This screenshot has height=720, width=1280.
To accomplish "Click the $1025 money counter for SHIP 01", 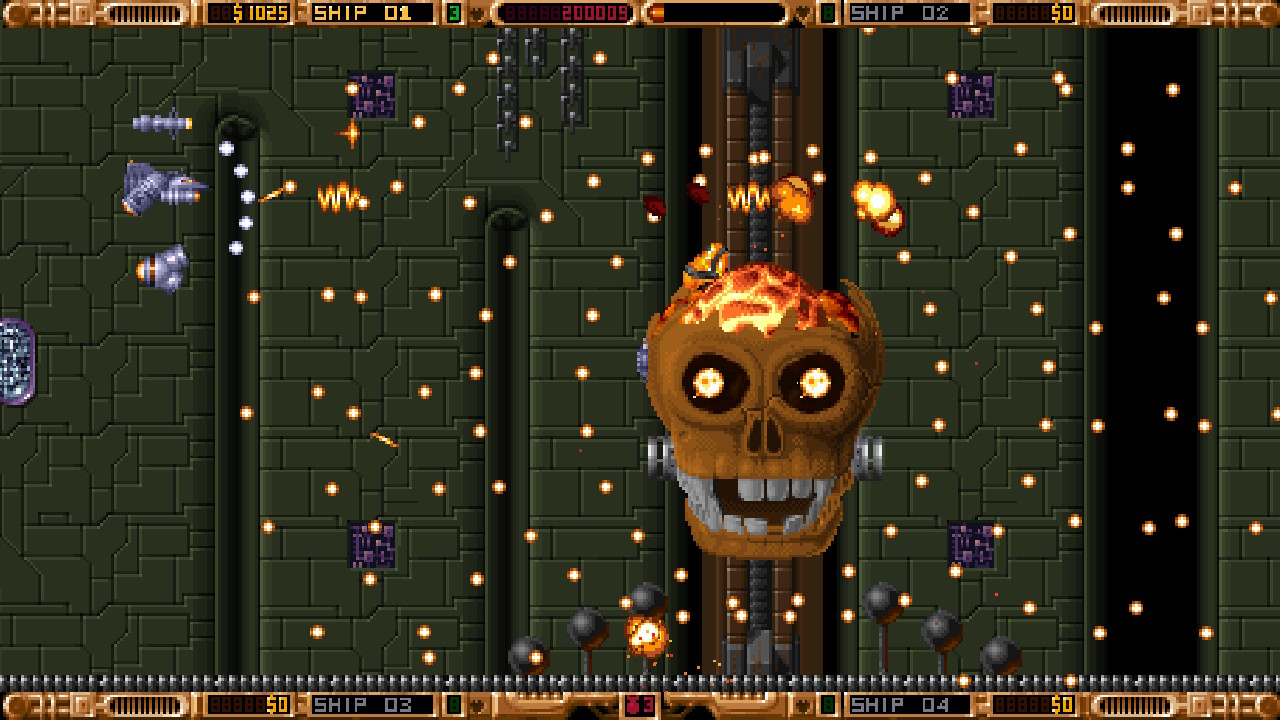I will 250,13.
